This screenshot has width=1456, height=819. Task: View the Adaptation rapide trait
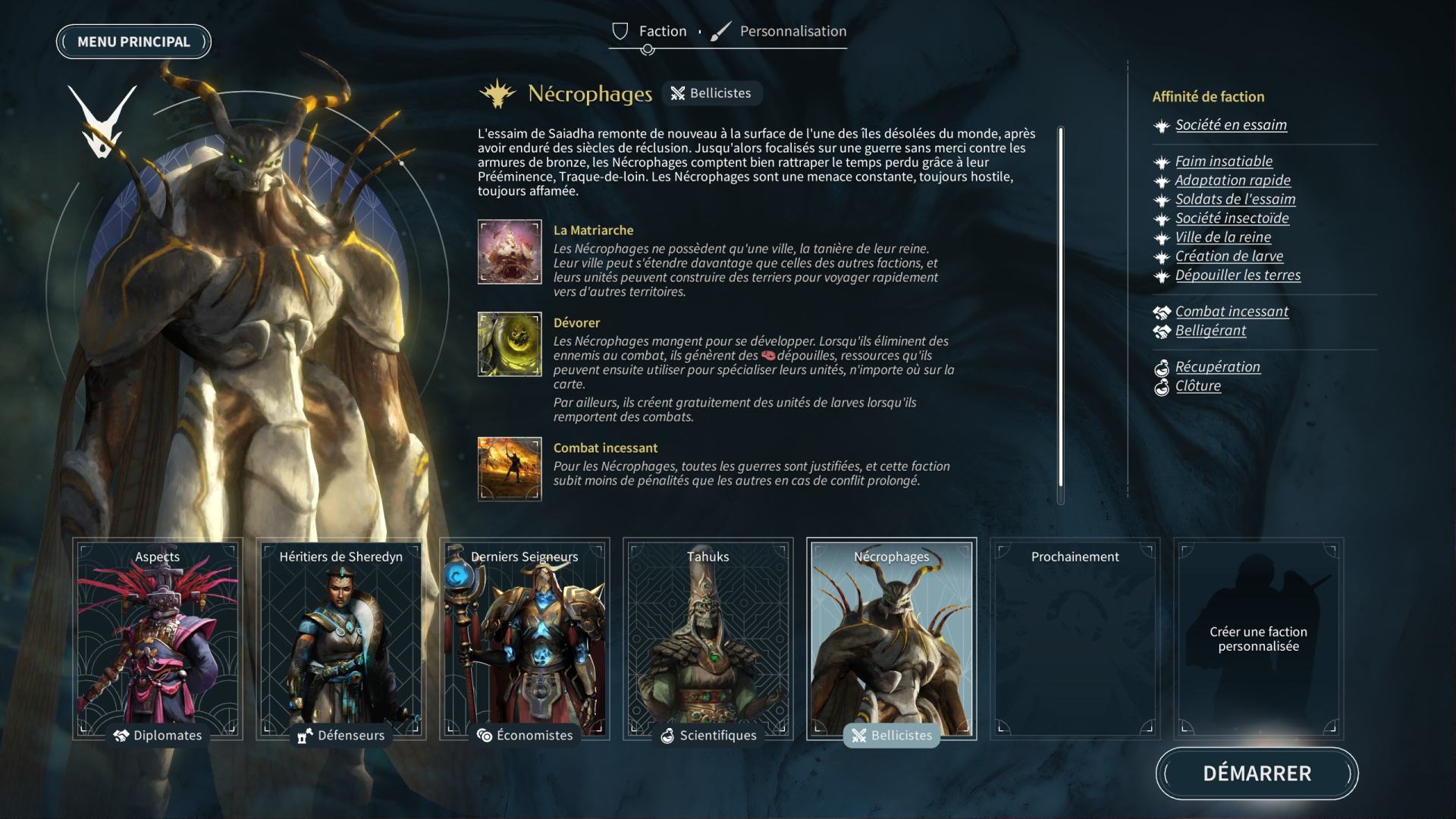(x=1232, y=180)
